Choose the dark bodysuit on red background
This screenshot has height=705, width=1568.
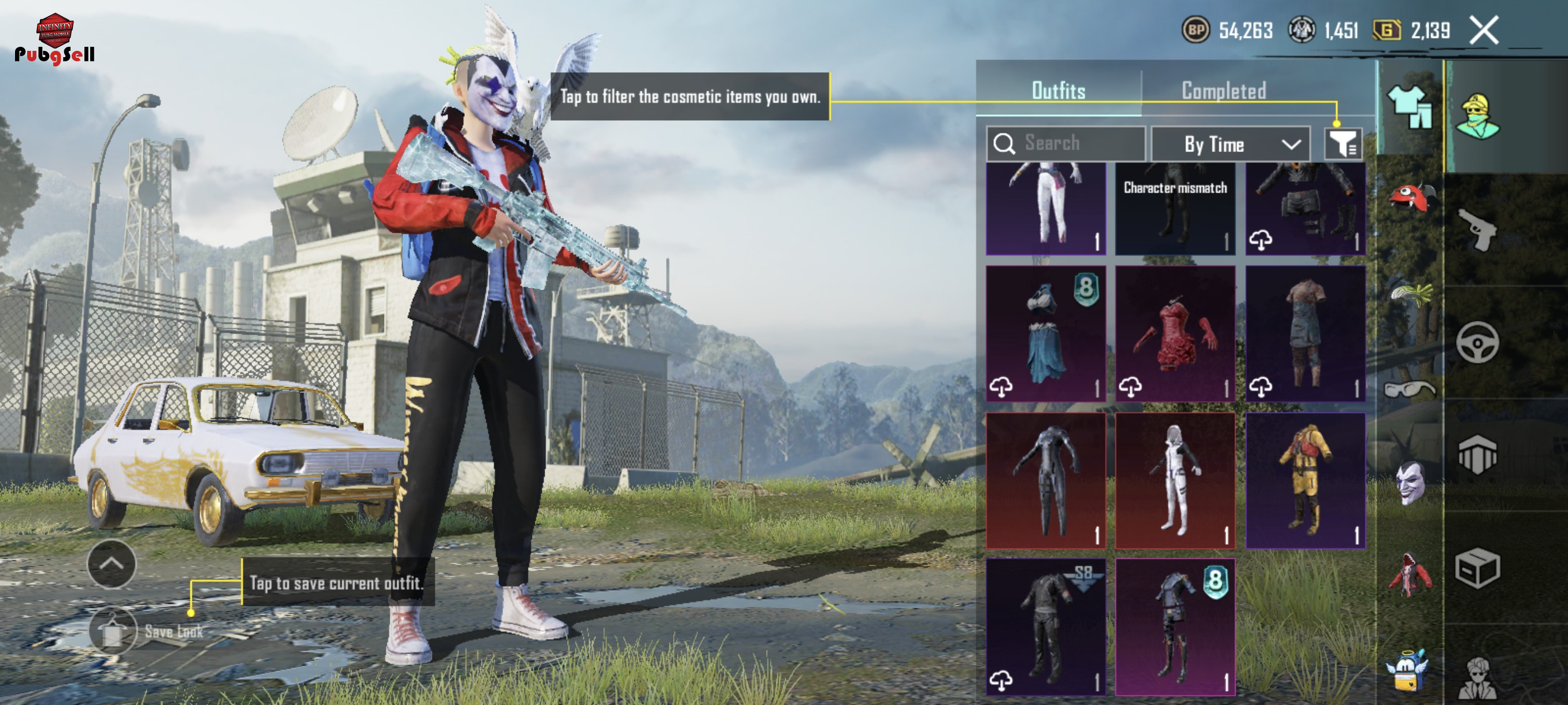(x=1045, y=481)
